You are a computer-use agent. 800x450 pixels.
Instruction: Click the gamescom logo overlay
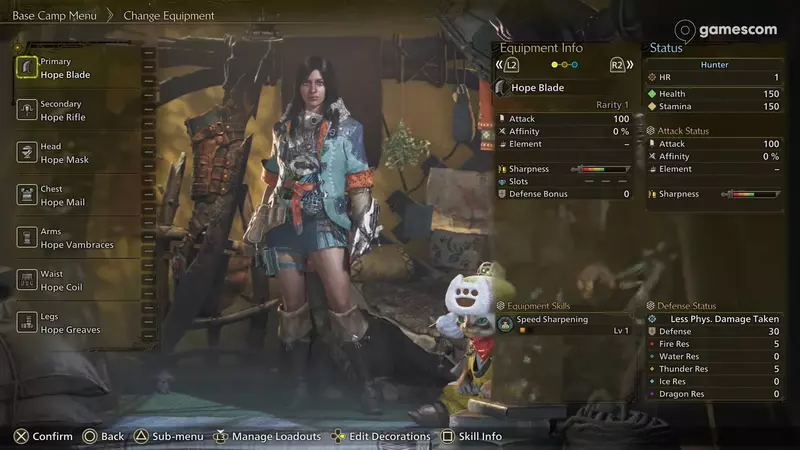[x=726, y=30]
